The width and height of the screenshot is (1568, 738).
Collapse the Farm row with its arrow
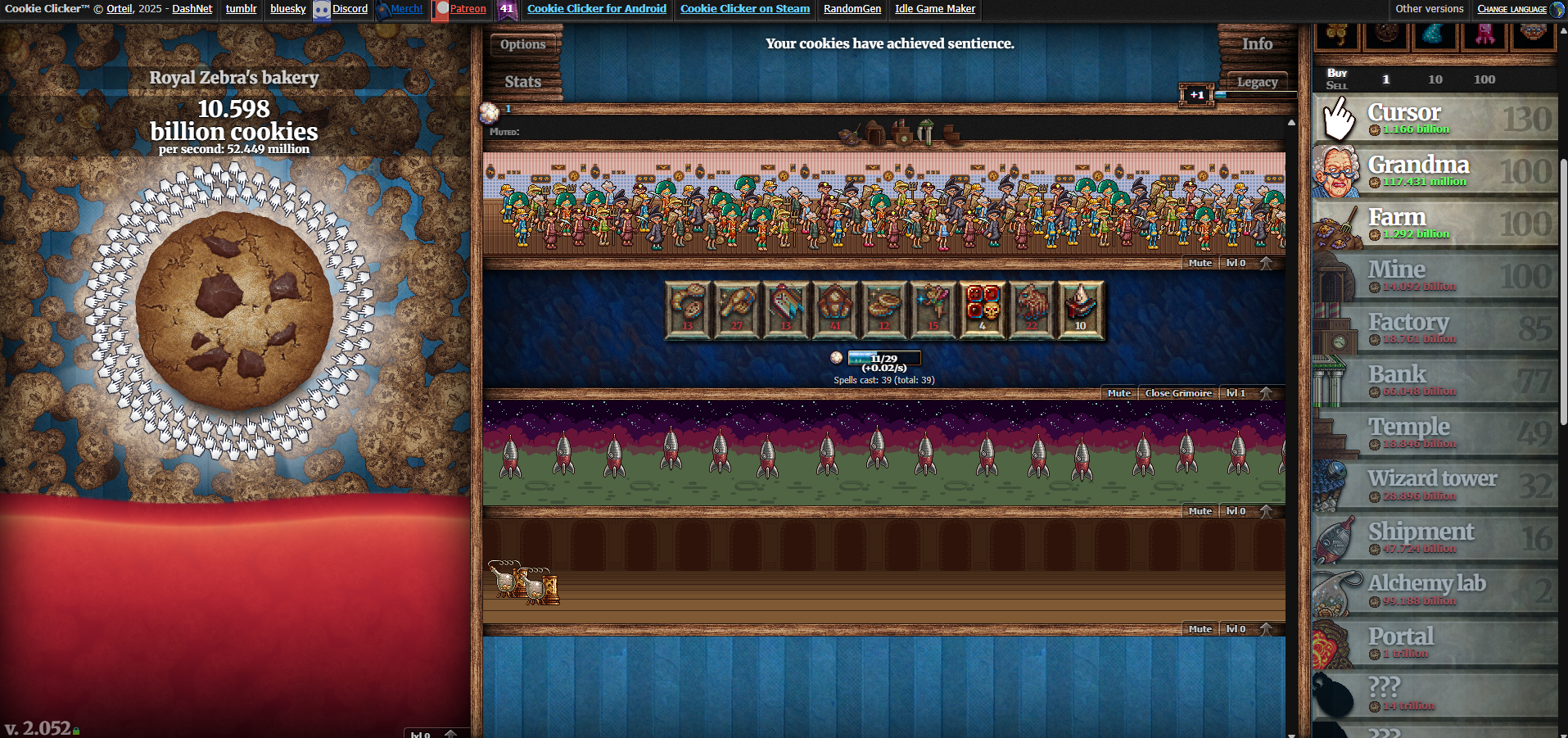pos(1266,262)
